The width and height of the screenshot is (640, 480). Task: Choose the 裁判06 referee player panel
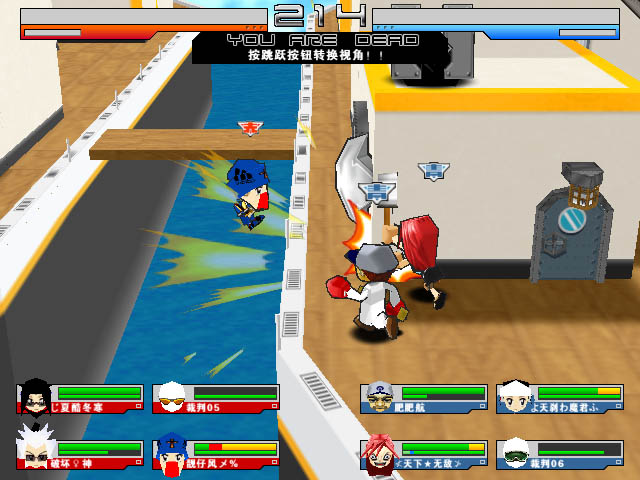pyautogui.click(x=559, y=454)
